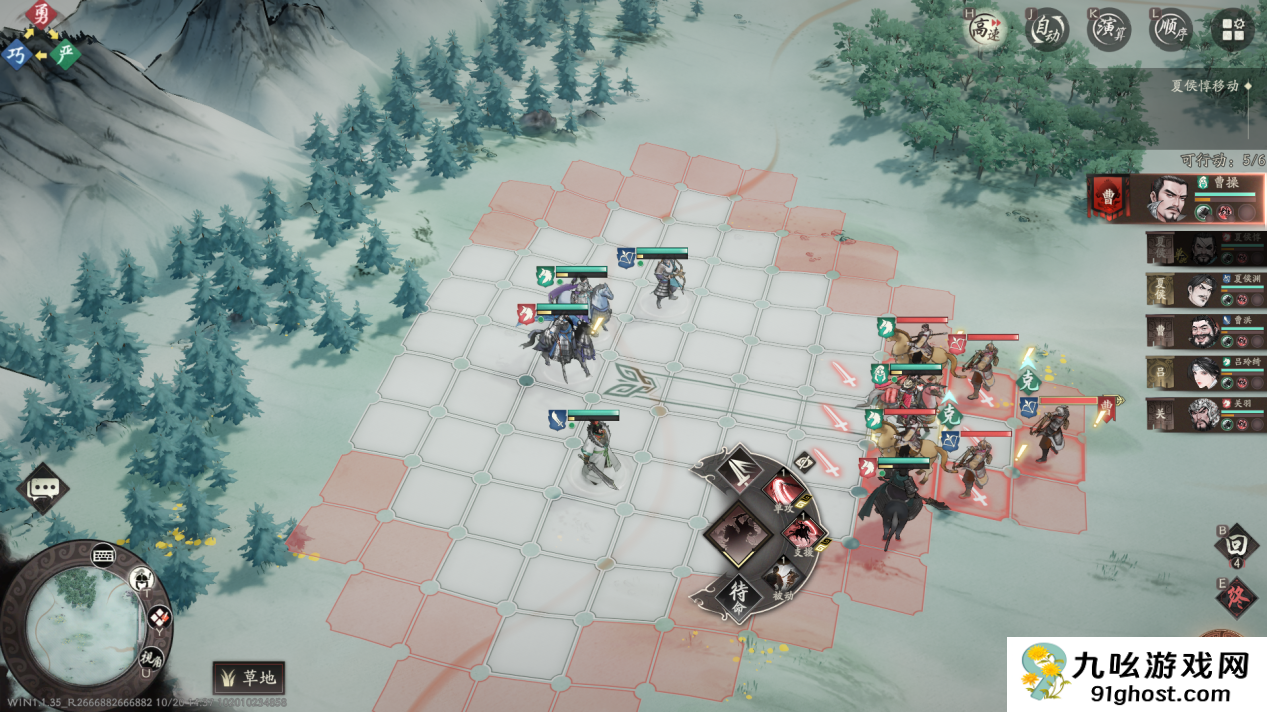Image resolution: width=1267 pixels, height=712 pixels.
Task: Switch camera view with the 视角 button
Action: [150, 658]
